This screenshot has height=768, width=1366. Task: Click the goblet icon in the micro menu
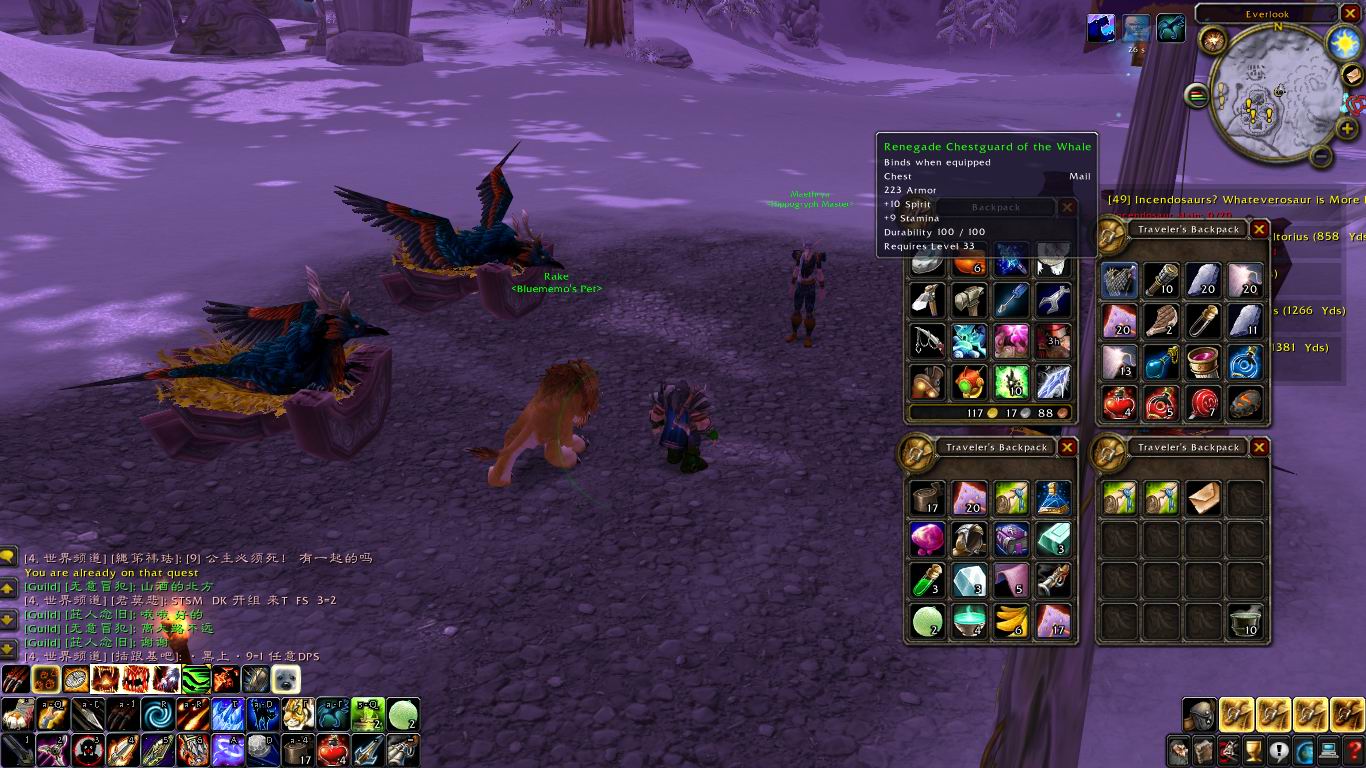[1253, 751]
